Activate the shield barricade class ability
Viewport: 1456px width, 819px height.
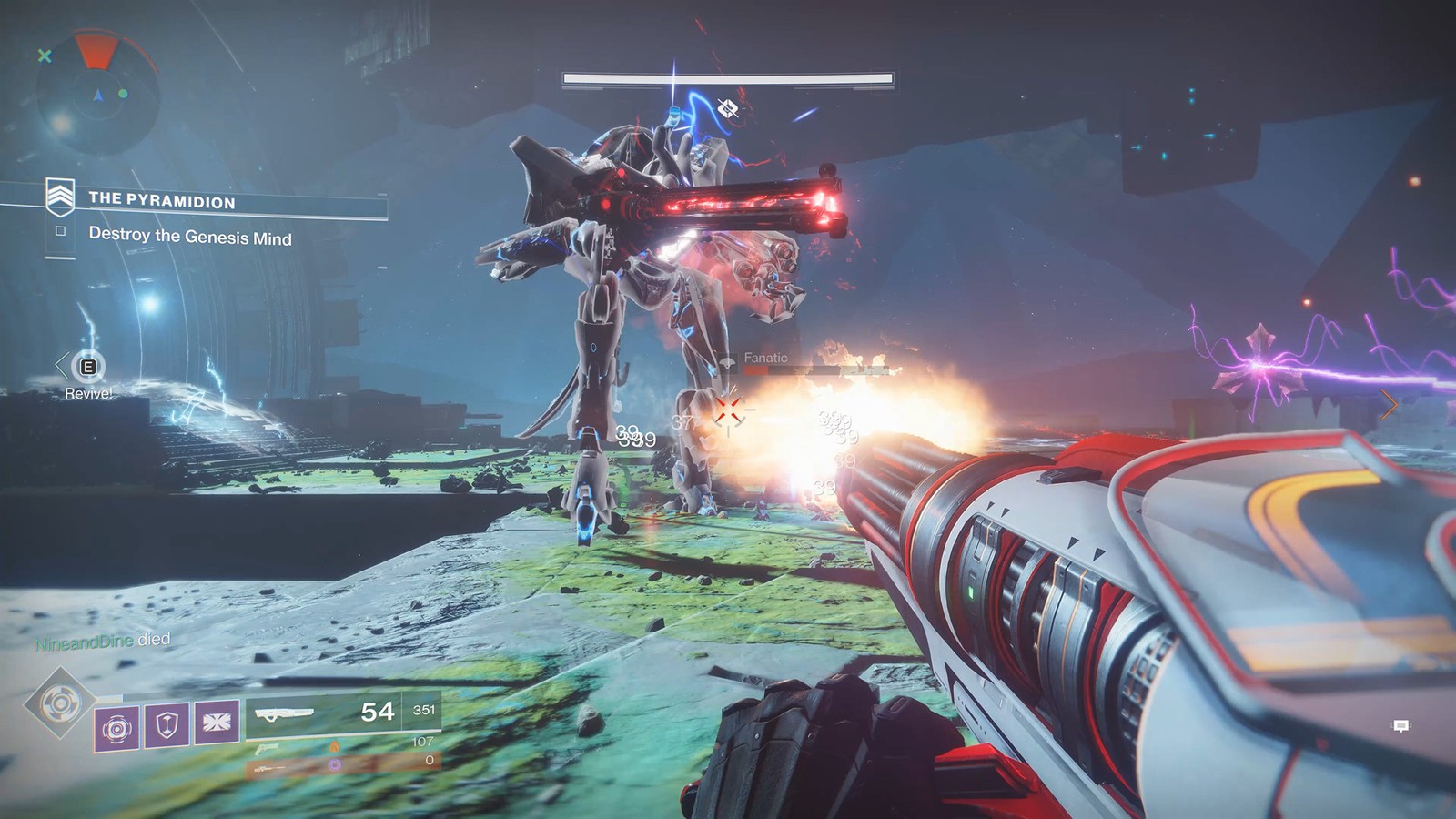[167, 725]
